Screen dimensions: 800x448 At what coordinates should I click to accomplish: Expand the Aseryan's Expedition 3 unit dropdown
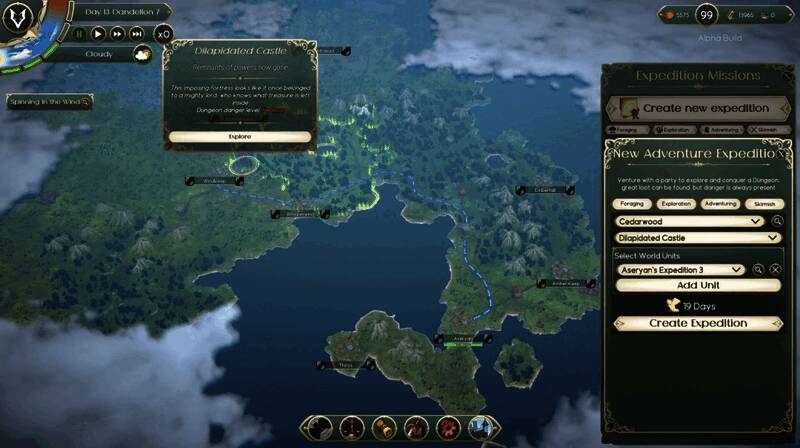pos(680,270)
